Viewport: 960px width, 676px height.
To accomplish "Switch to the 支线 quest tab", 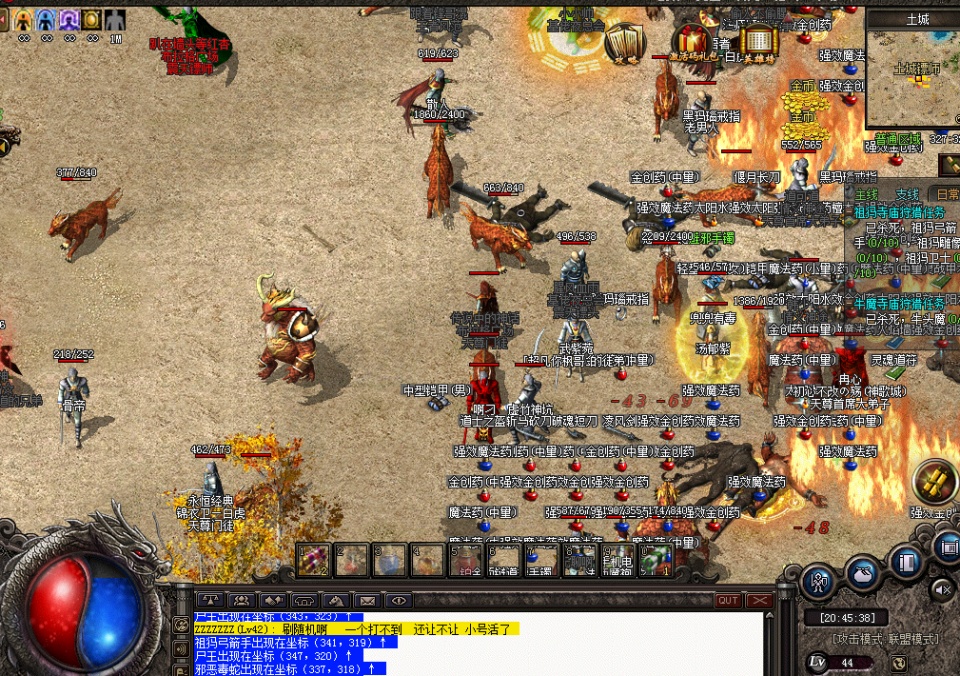I will (906, 195).
